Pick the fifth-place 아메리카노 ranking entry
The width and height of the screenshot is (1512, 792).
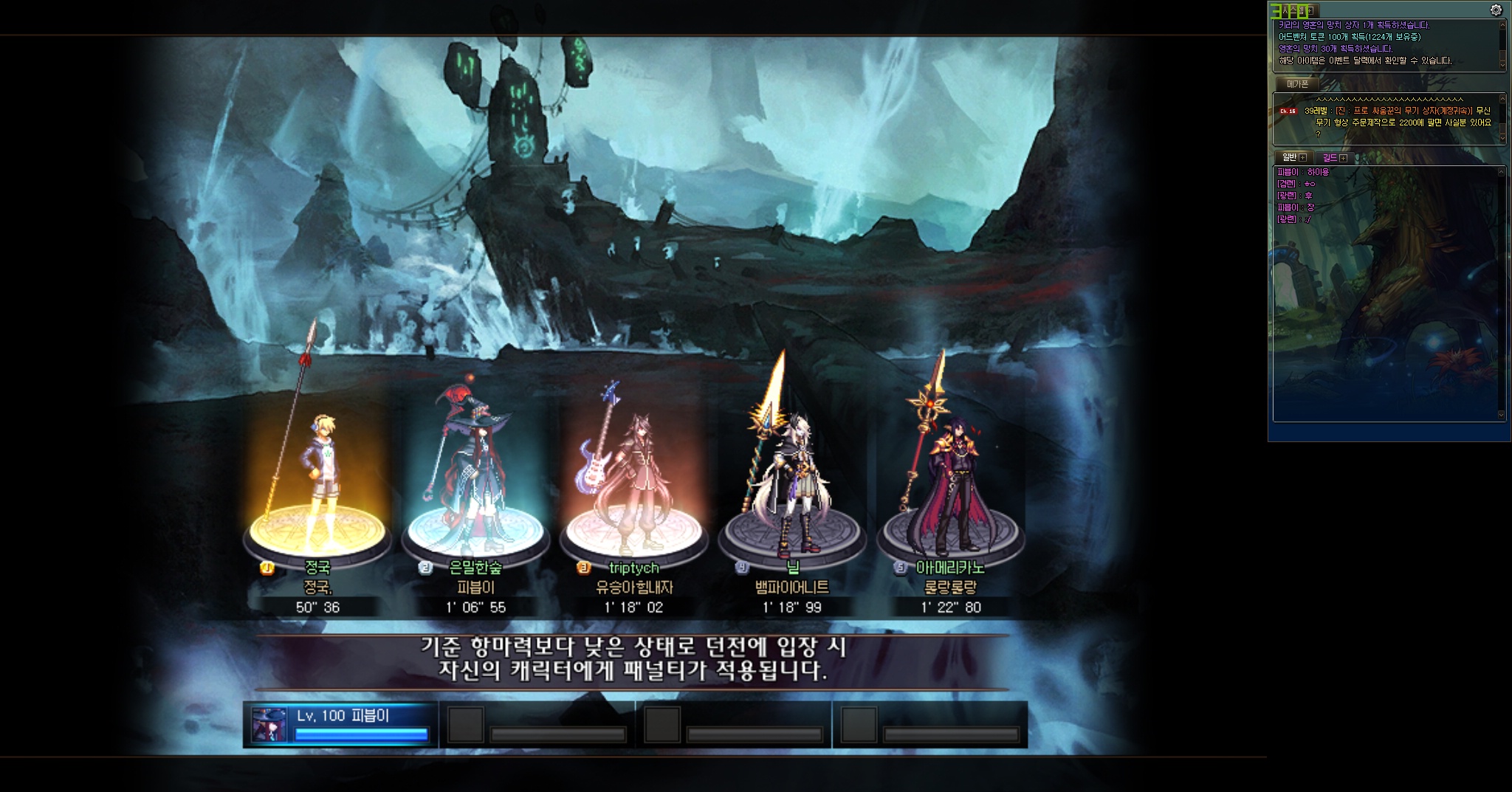pyautogui.click(x=950, y=568)
